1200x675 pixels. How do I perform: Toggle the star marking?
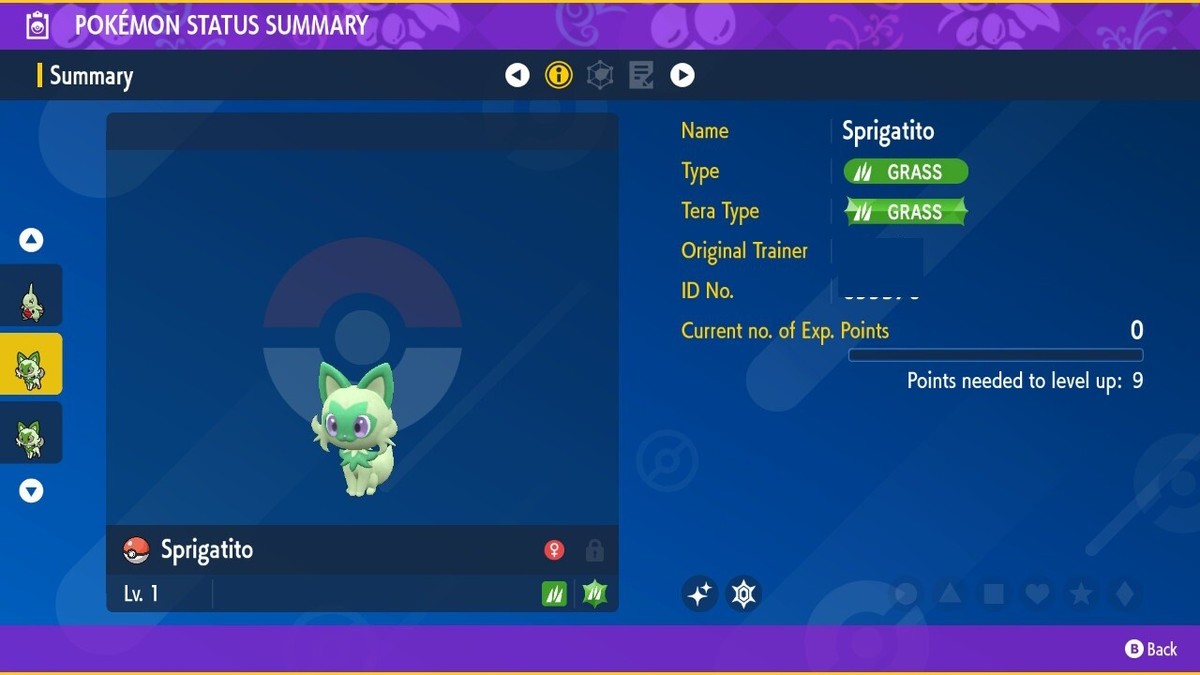pos(1081,594)
